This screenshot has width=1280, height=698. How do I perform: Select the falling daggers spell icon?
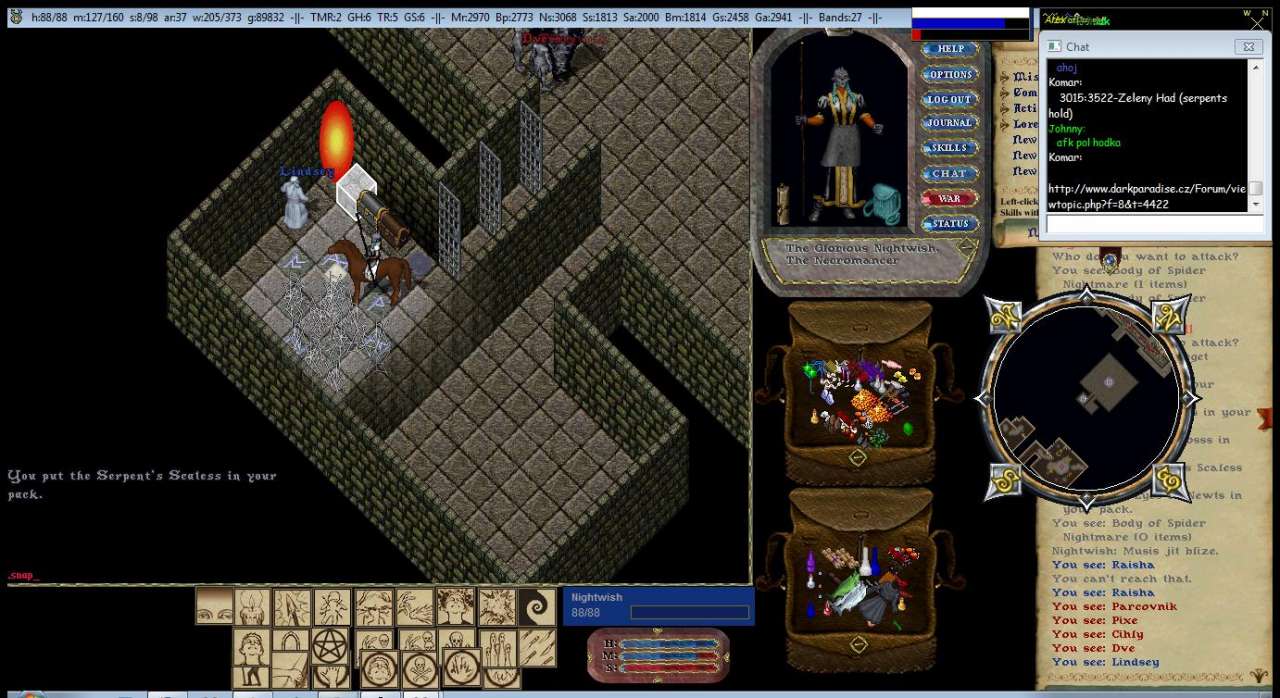pyautogui.click(x=536, y=647)
